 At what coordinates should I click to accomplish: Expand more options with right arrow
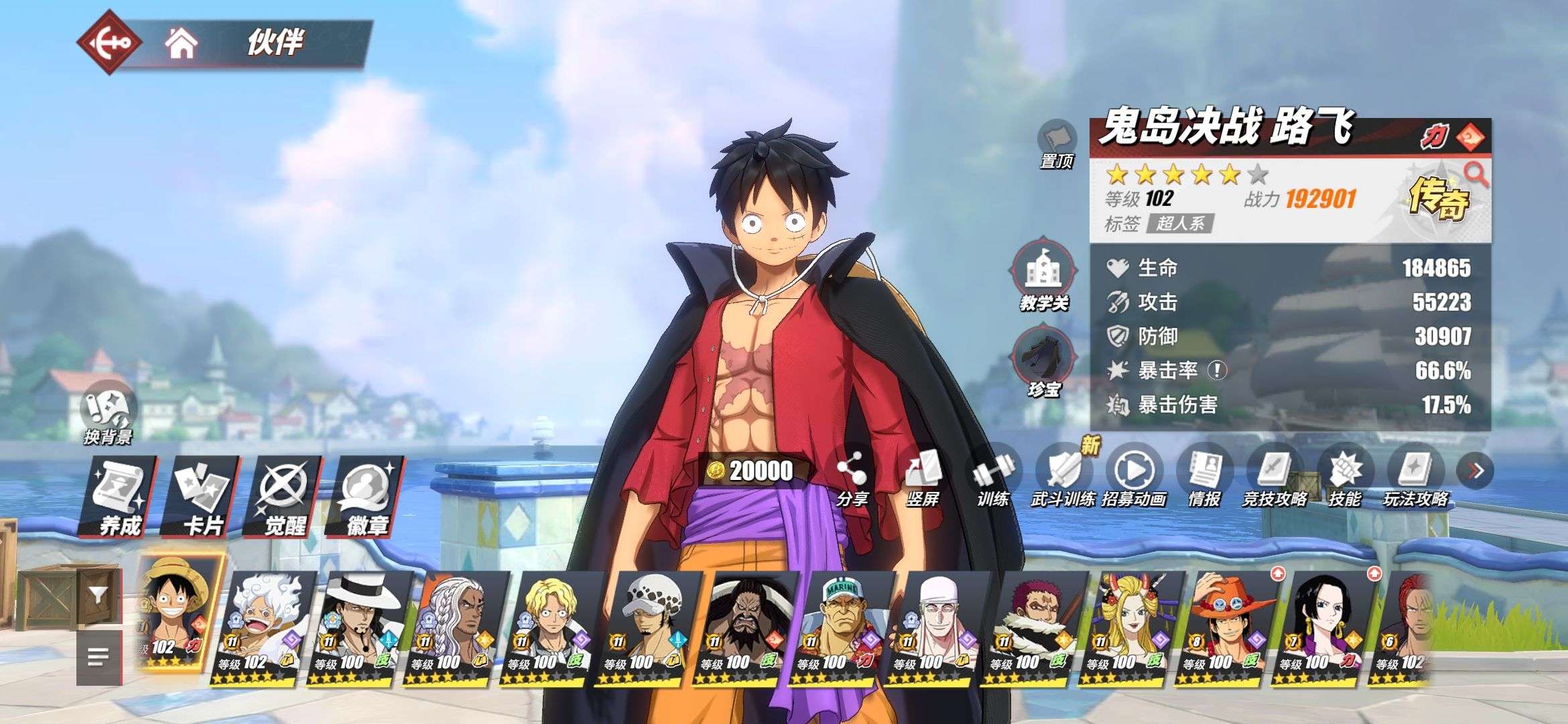click(1475, 471)
